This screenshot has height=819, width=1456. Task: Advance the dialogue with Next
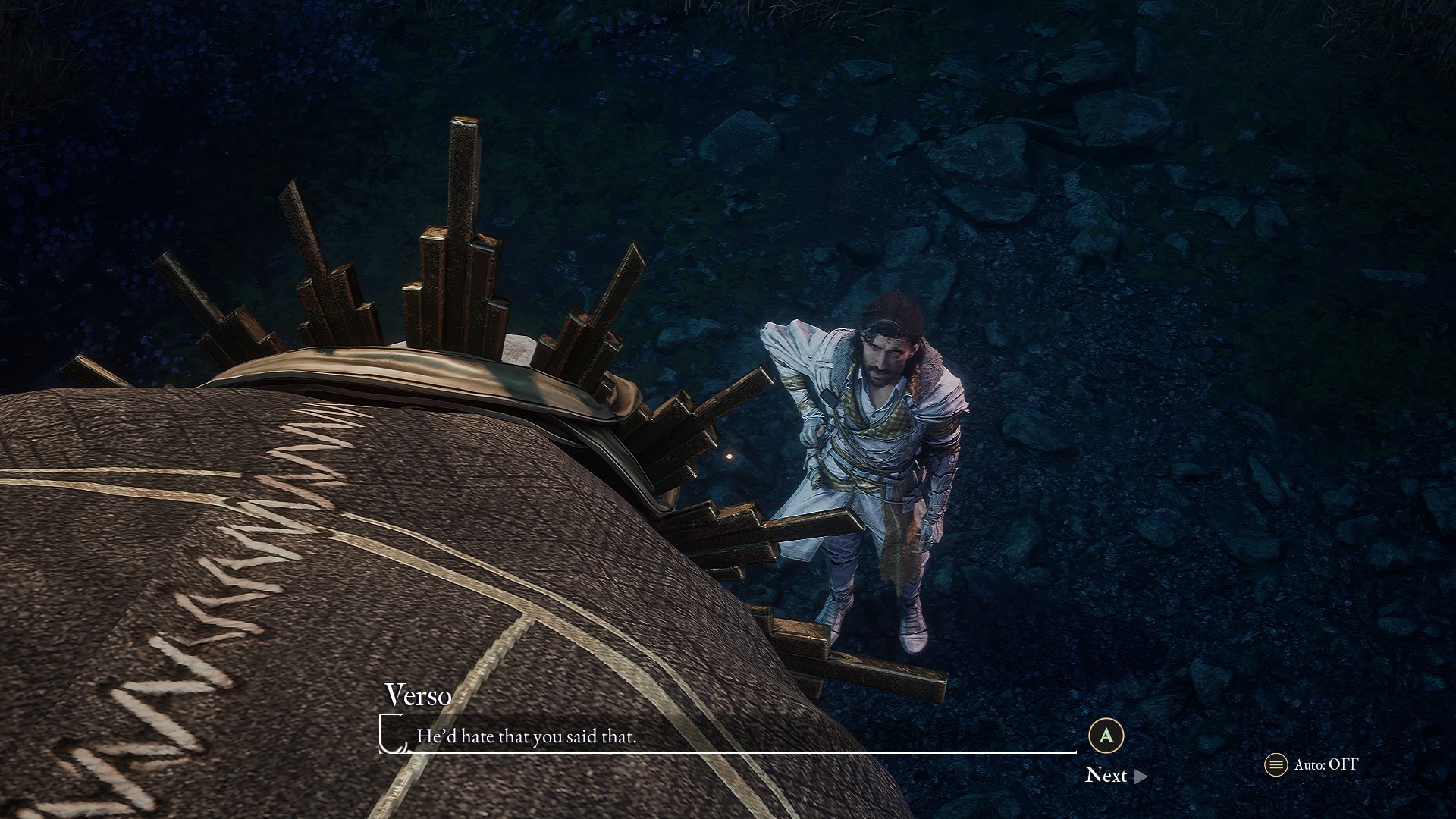(1115, 775)
